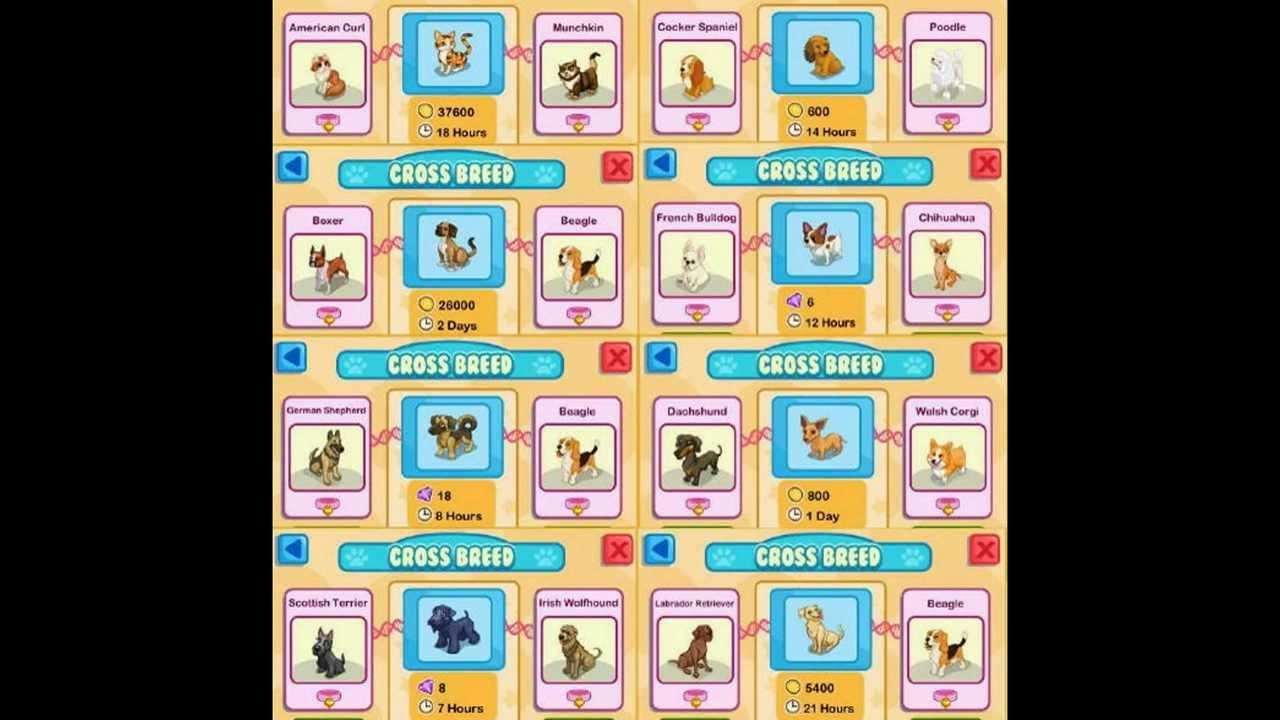Click the highlighted puppy between Boxer and Beagle

coord(453,247)
